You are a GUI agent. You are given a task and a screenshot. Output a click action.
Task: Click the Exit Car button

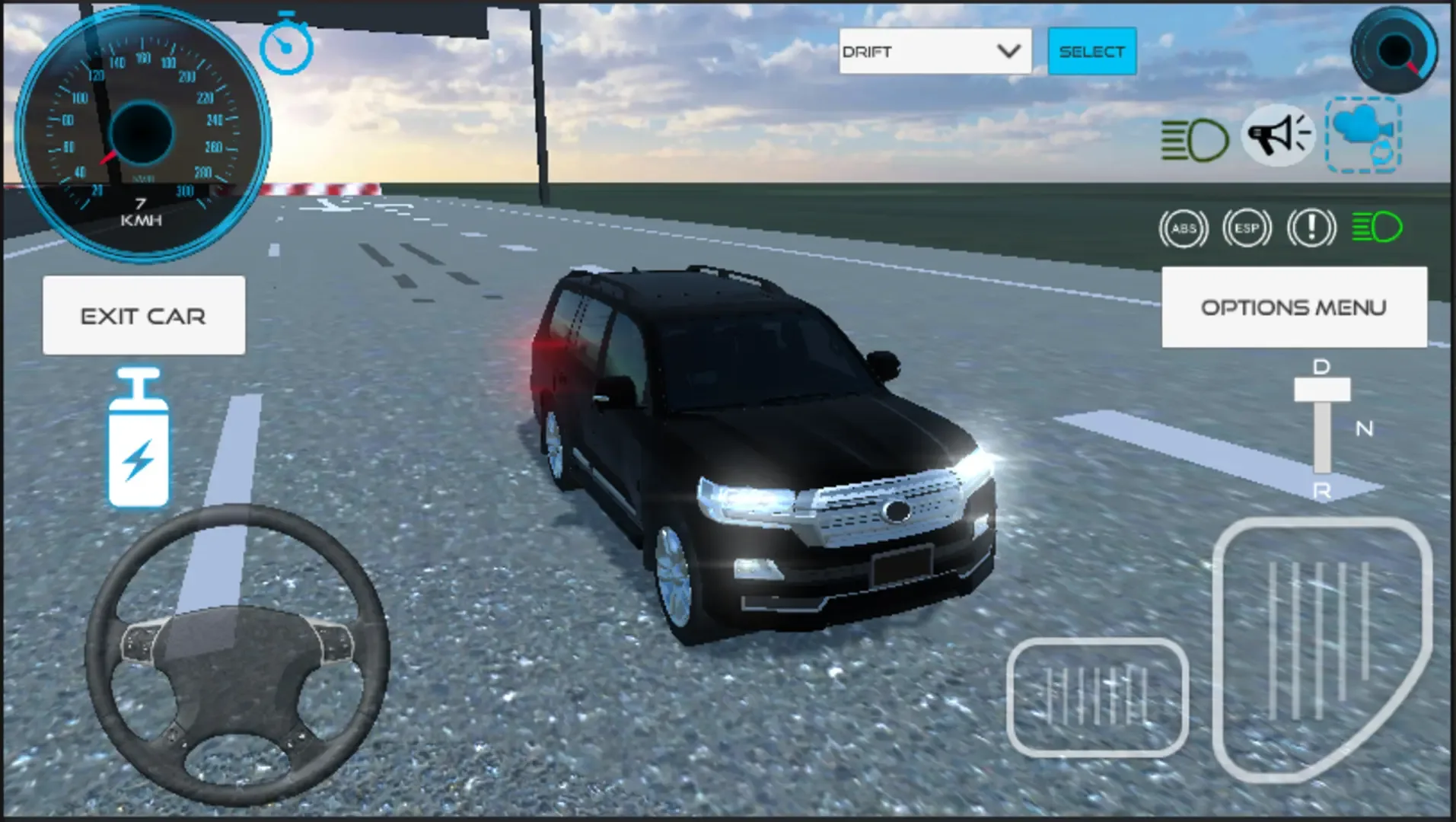pos(143,315)
